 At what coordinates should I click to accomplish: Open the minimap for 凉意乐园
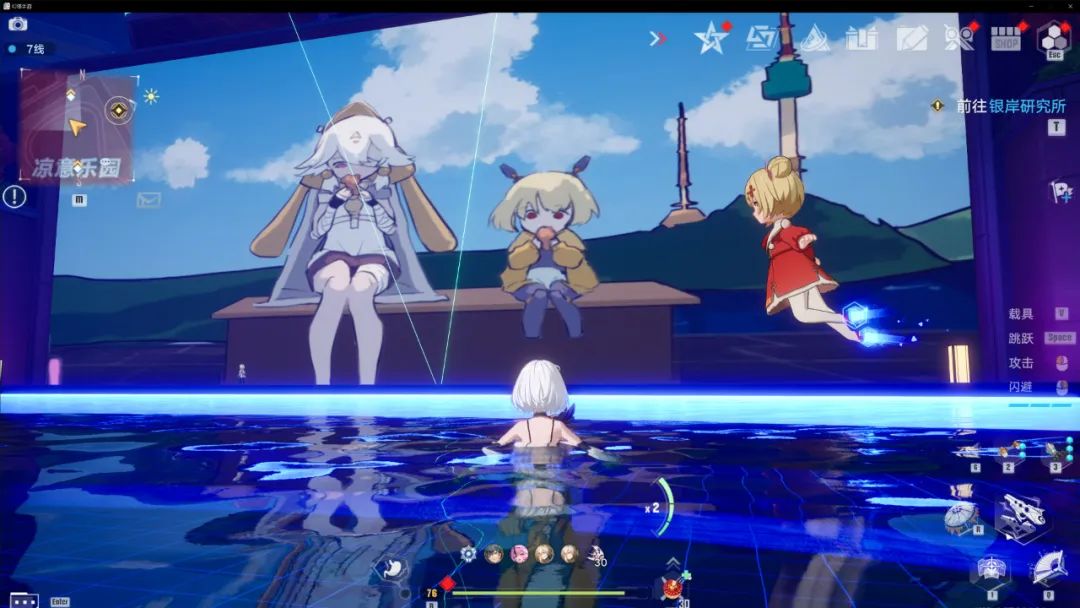[76, 127]
